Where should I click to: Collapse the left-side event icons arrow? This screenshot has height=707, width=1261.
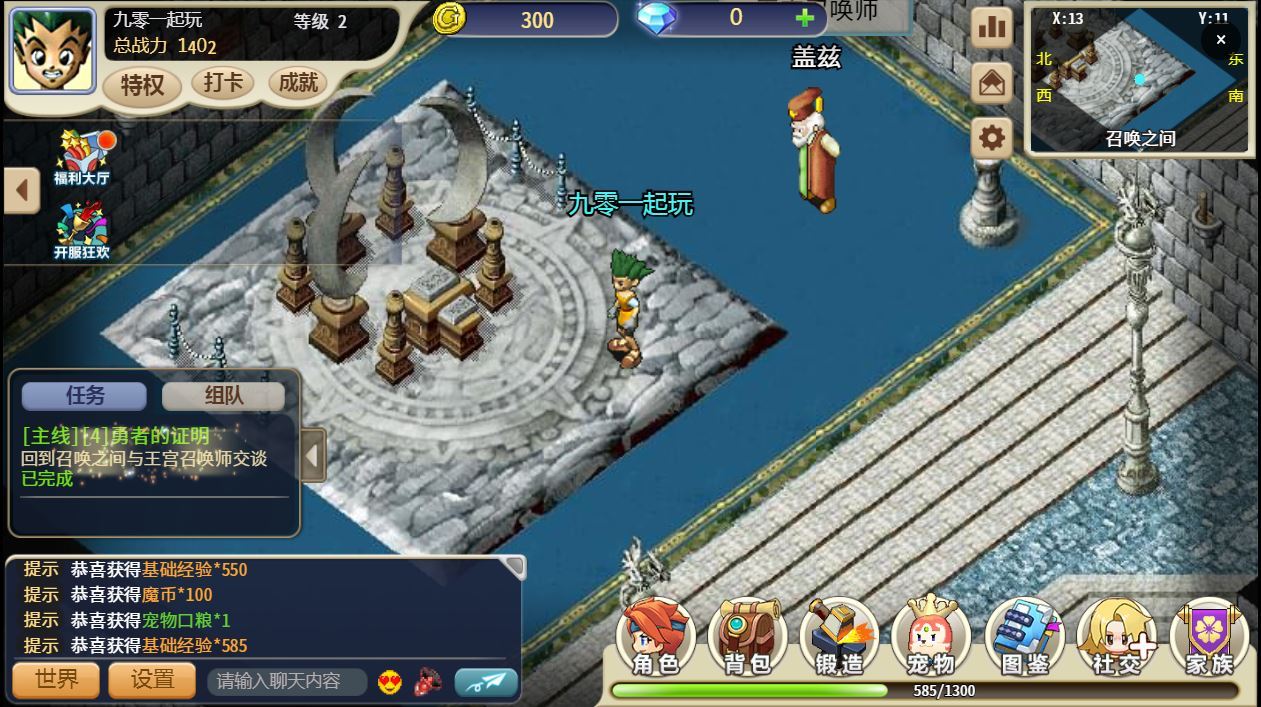tap(21, 190)
